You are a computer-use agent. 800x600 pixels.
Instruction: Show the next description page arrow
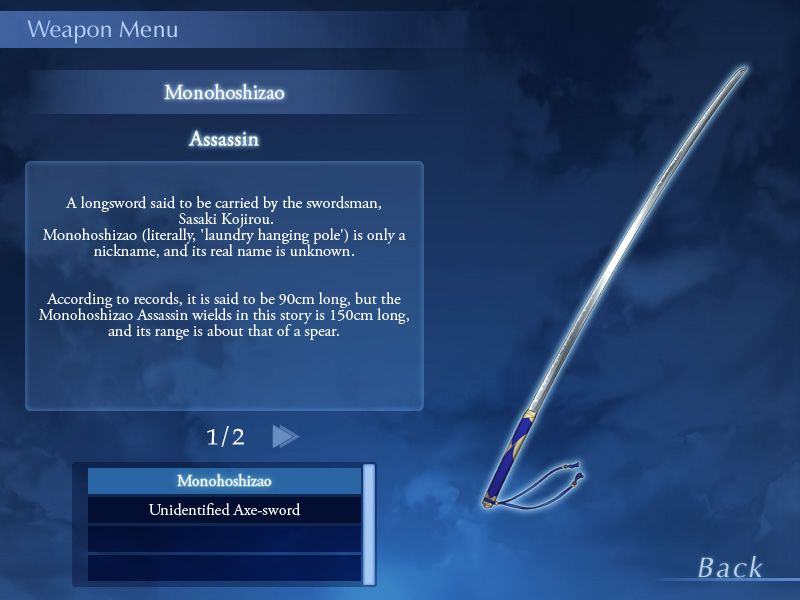[285, 436]
